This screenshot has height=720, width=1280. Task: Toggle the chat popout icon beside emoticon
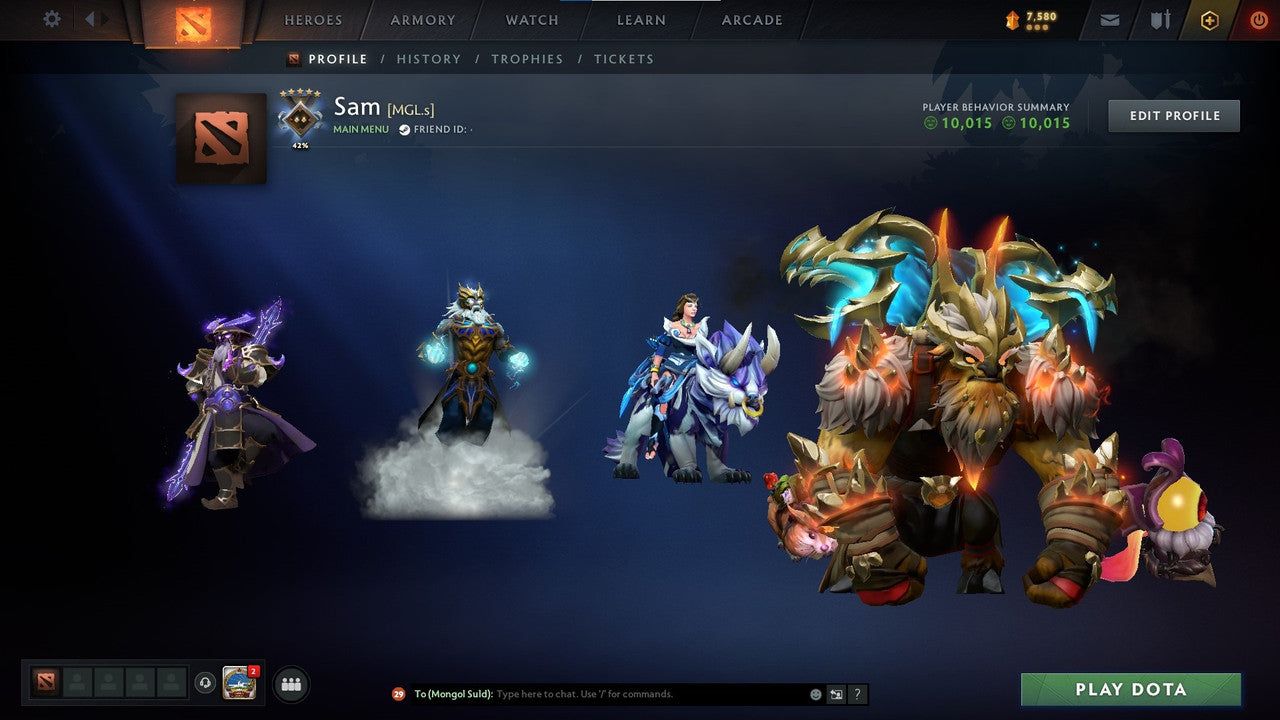(x=836, y=694)
